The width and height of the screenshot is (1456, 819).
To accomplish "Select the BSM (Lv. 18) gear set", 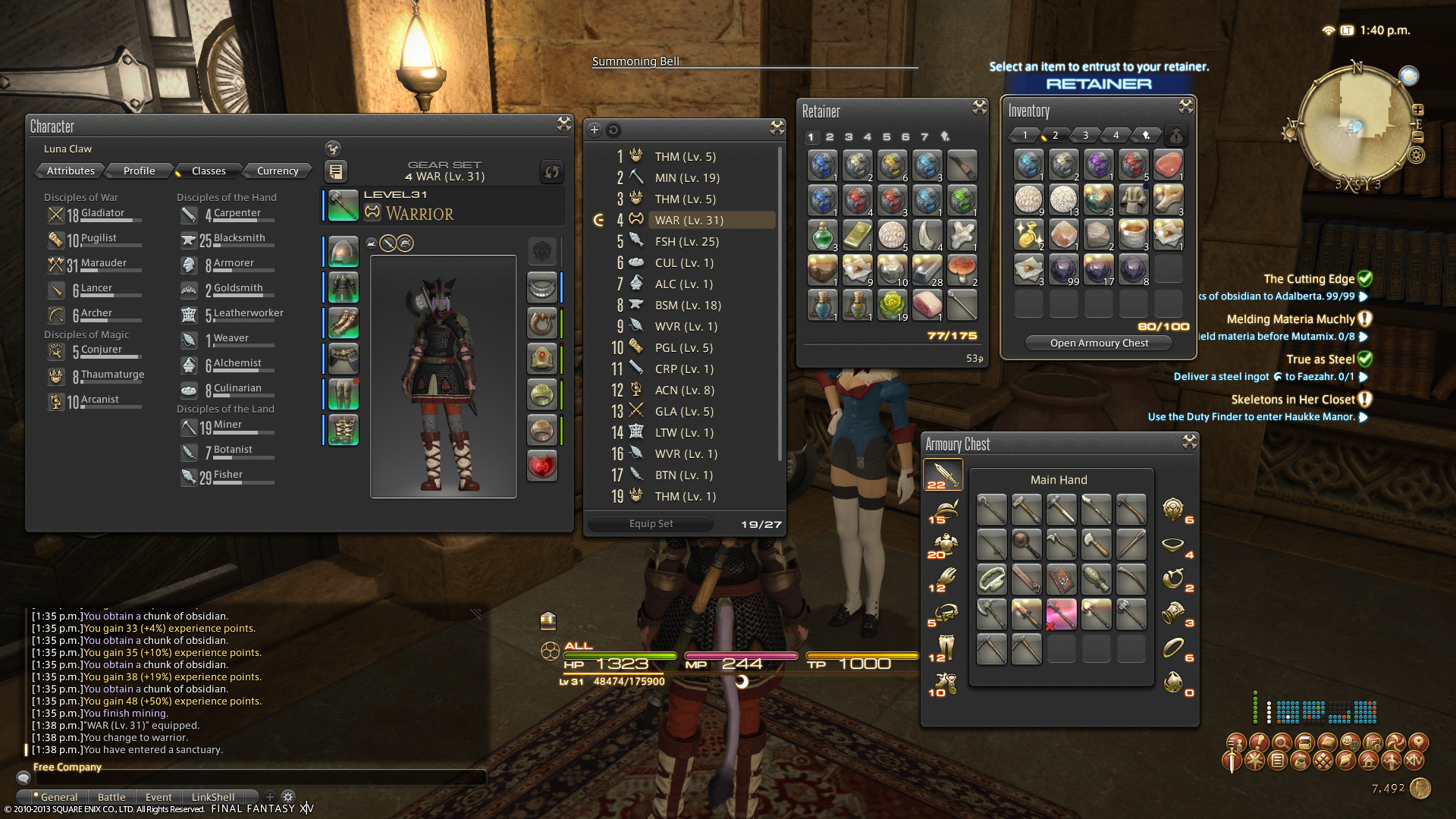I will [x=688, y=305].
